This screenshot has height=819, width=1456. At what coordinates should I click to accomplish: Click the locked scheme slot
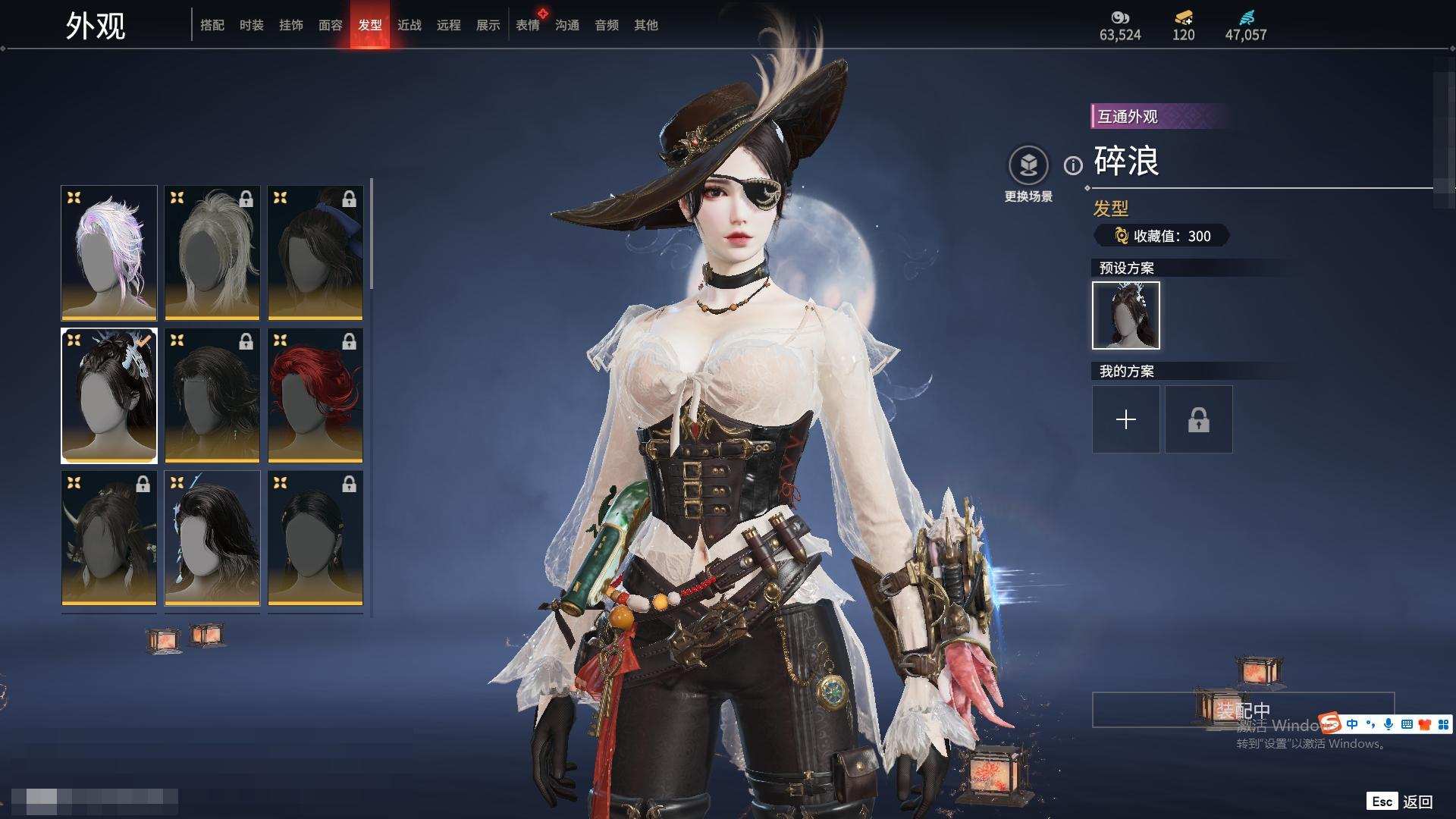[x=1199, y=419]
